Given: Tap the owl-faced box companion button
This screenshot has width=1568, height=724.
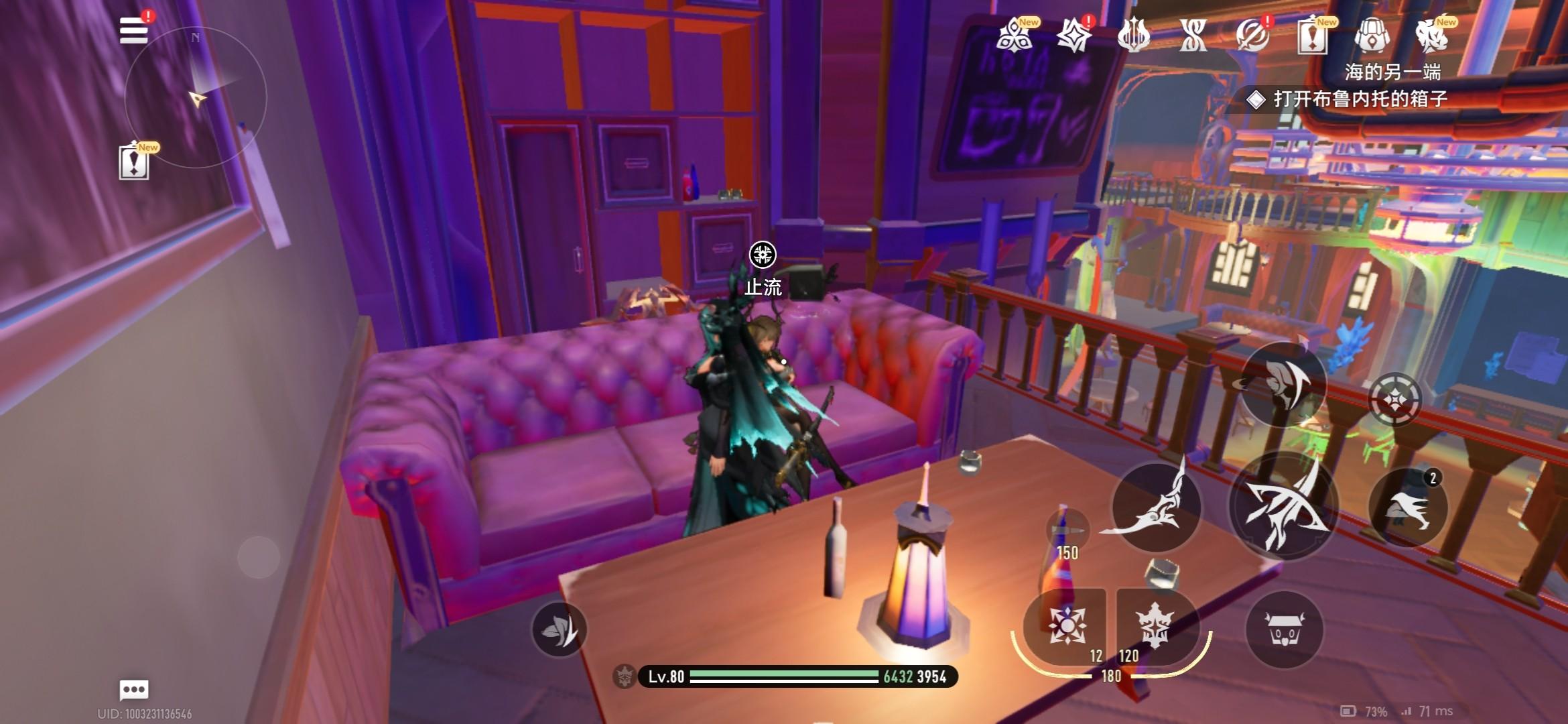Looking at the screenshot, I should coord(1284,629).
